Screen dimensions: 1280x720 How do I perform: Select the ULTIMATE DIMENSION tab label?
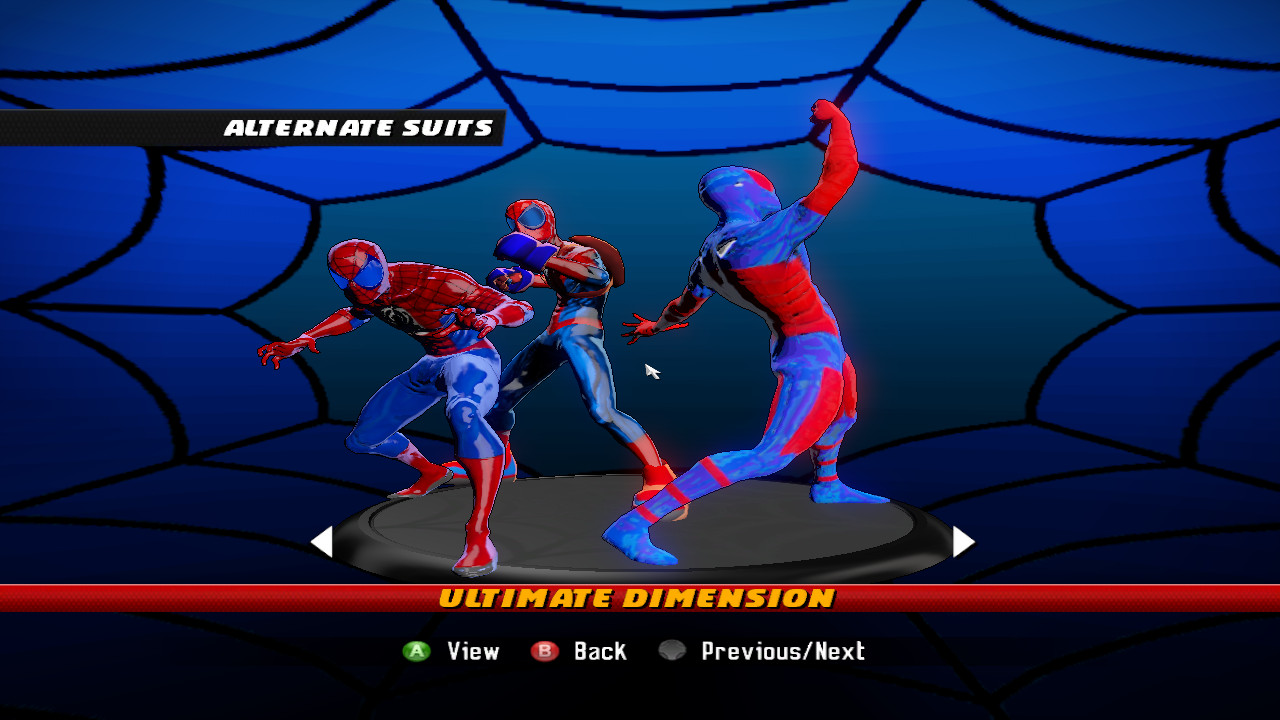click(640, 599)
